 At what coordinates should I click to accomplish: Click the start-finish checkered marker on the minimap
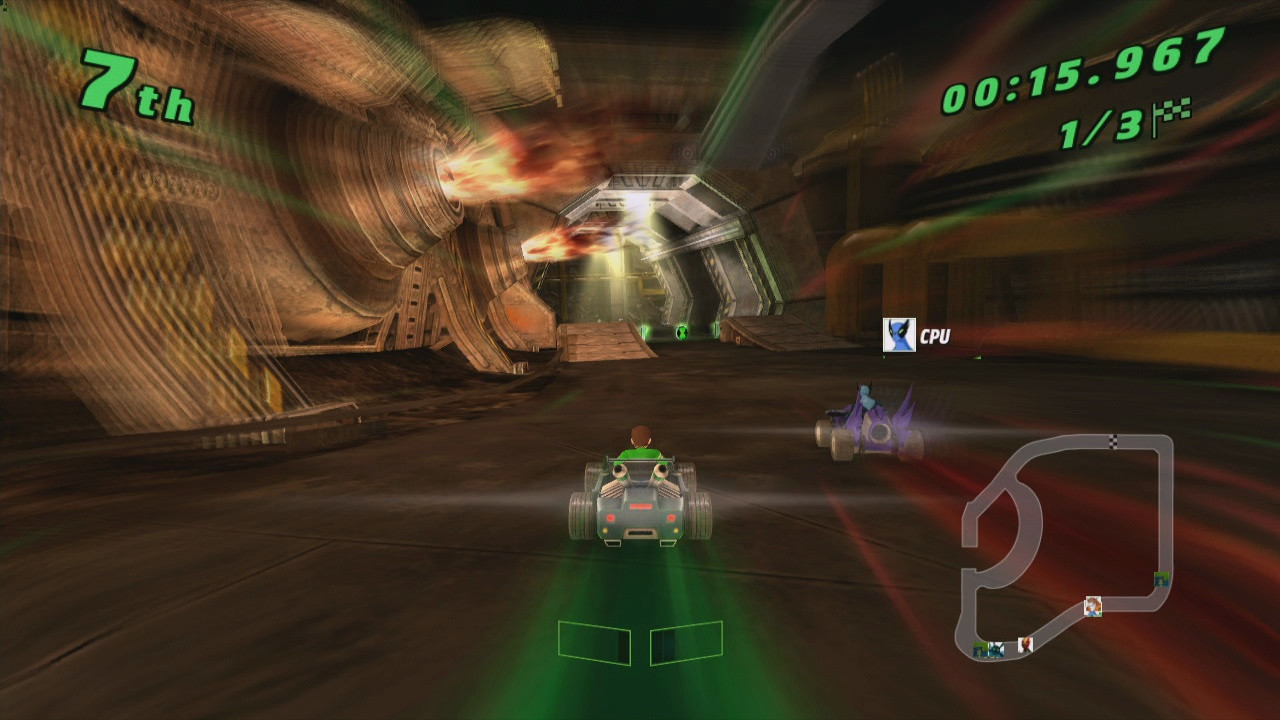point(1113,441)
